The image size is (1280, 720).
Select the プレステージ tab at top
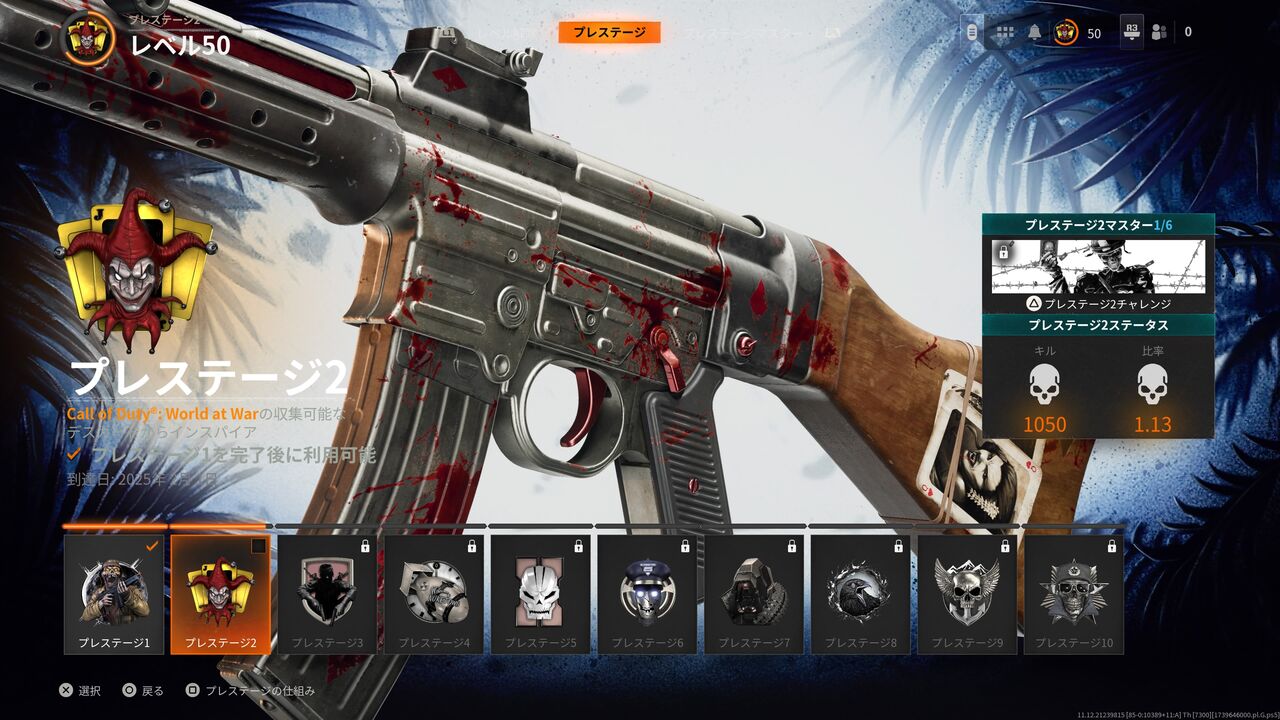609,32
